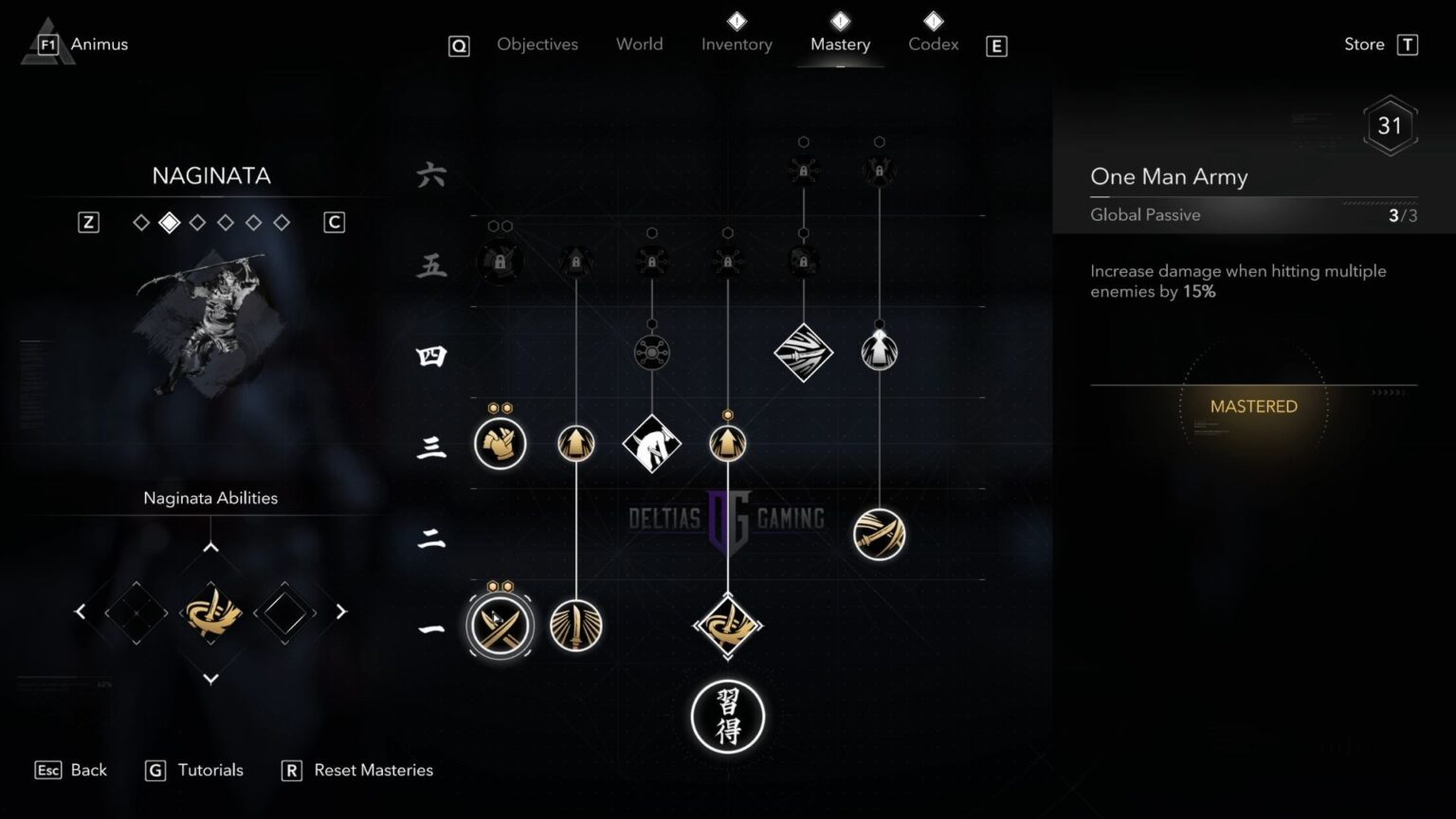Click the right arrow beside ability diamonds
Image resolution: width=1456 pixels, height=819 pixels.
[x=340, y=611]
